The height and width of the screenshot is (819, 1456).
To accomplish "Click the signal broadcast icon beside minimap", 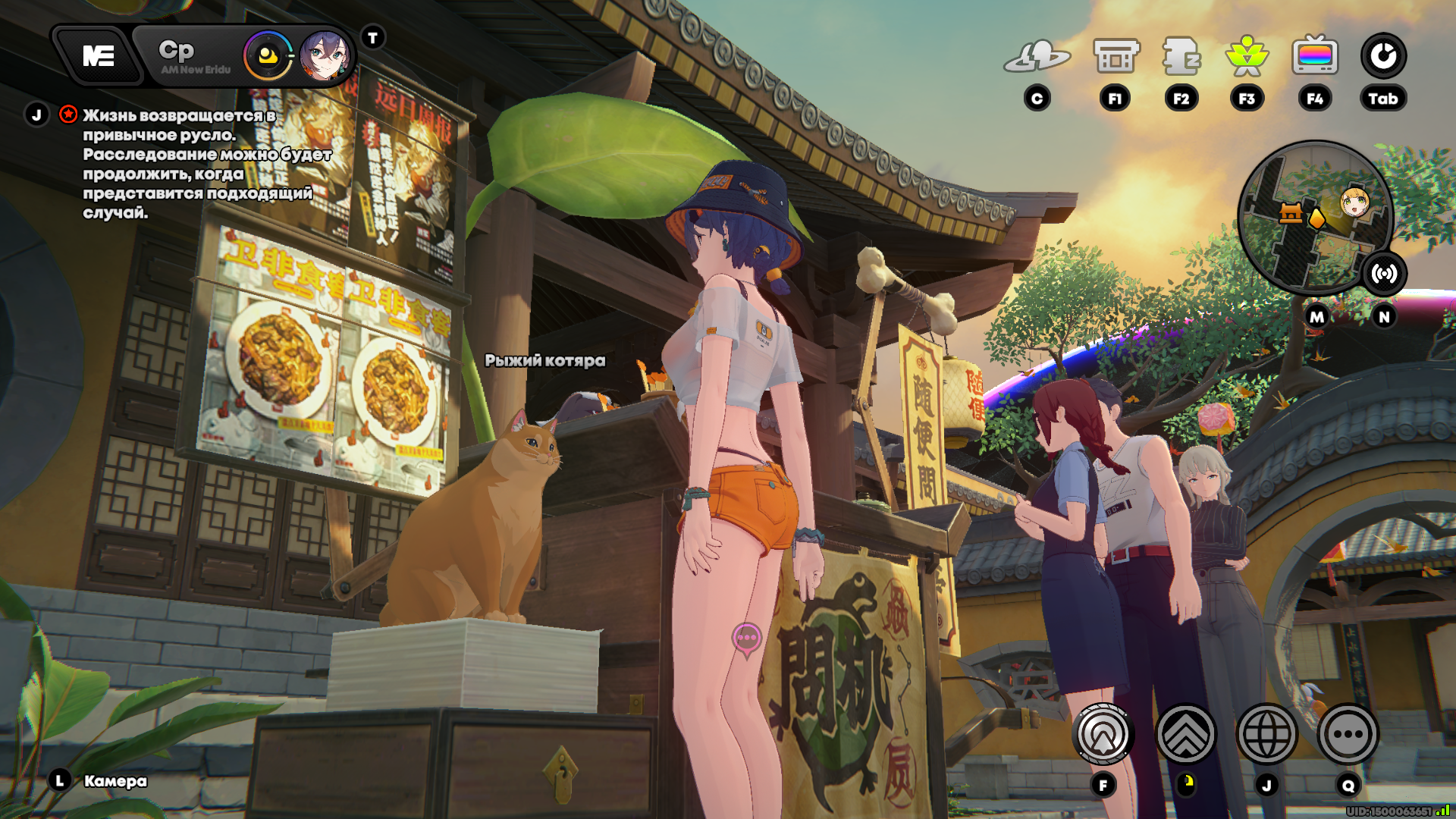I will [1384, 274].
